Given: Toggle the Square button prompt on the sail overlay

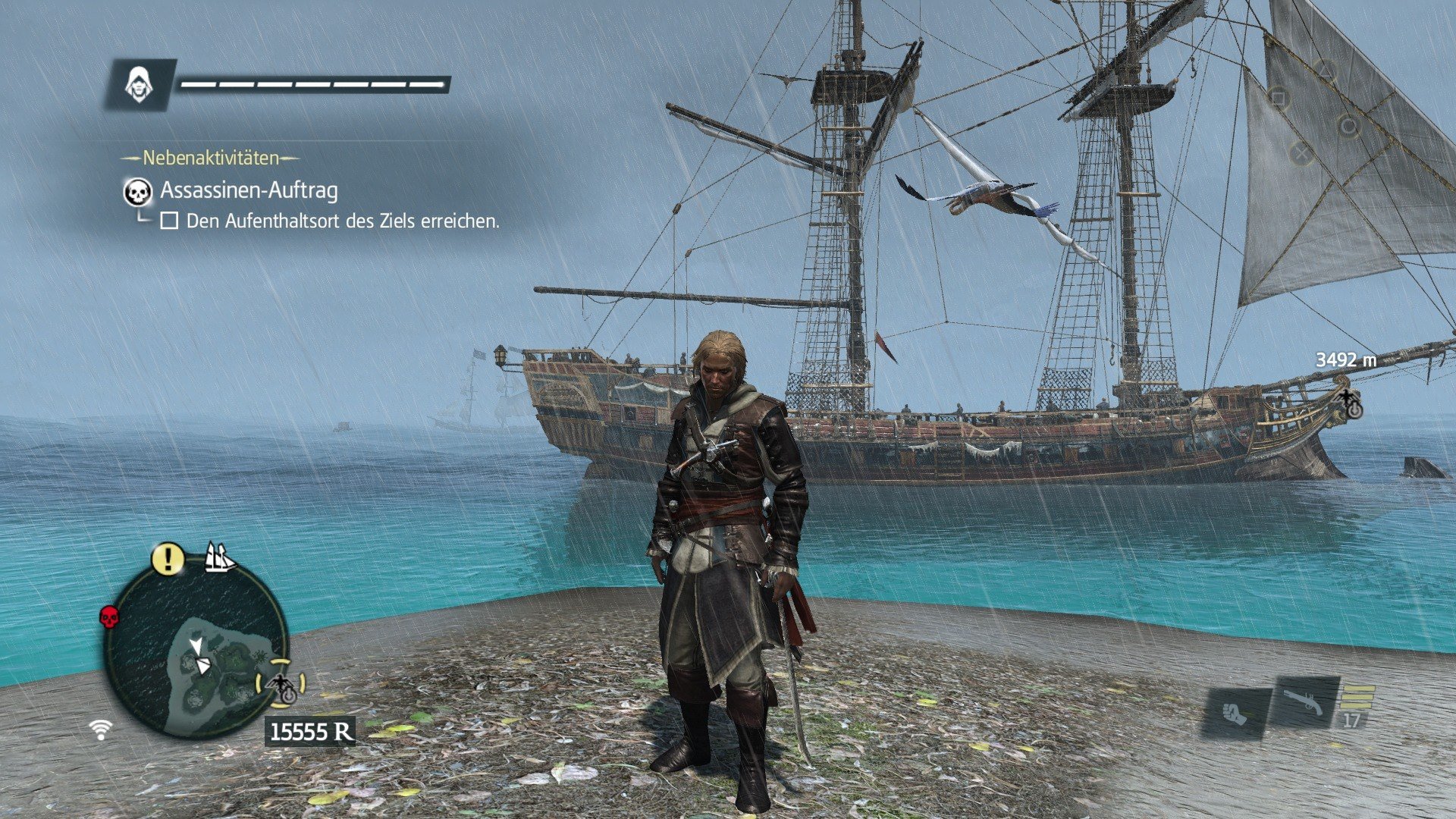Looking at the screenshot, I should pos(1279,98).
